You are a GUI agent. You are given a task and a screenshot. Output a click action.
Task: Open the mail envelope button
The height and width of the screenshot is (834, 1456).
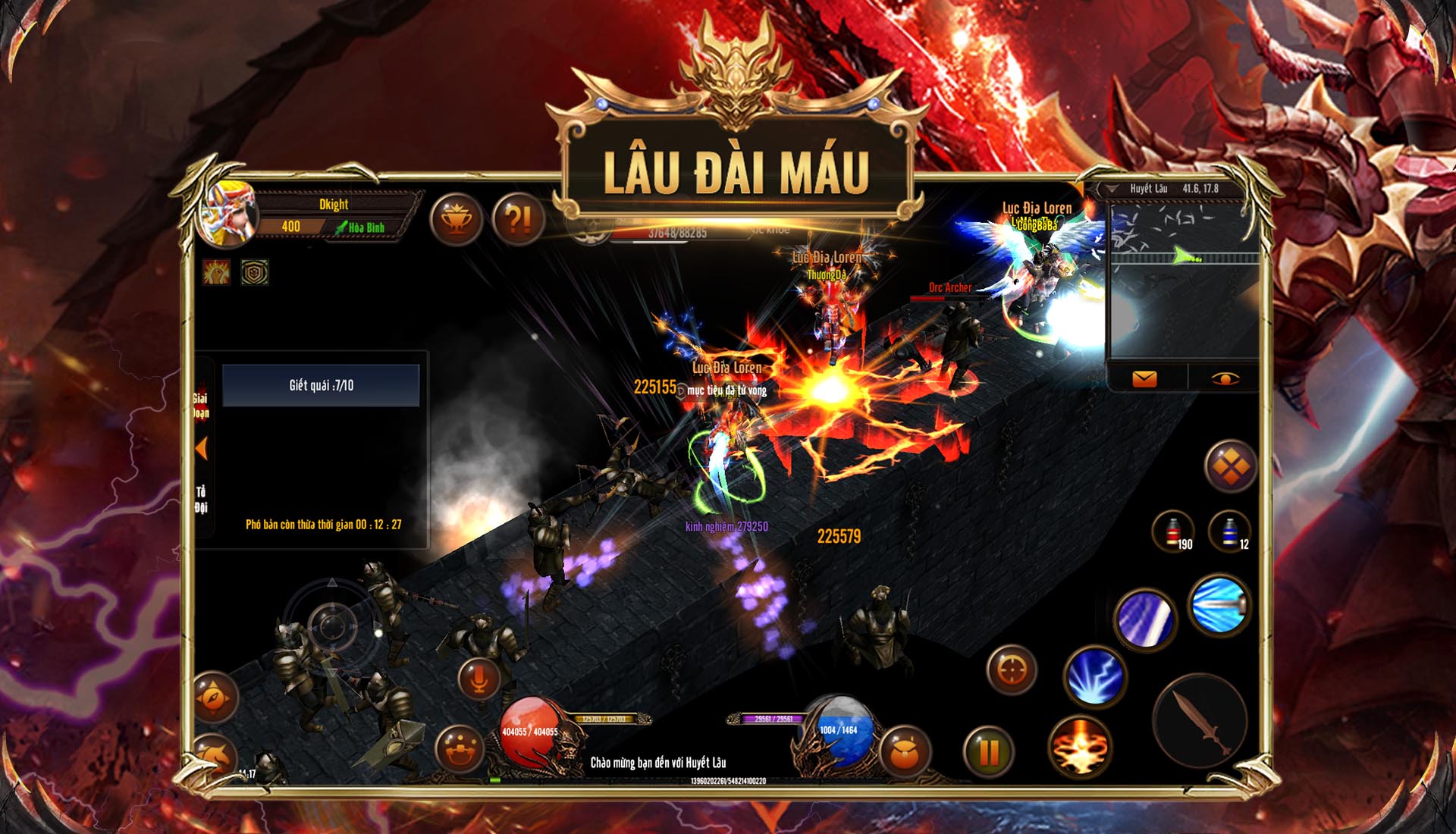click(1144, 378)
